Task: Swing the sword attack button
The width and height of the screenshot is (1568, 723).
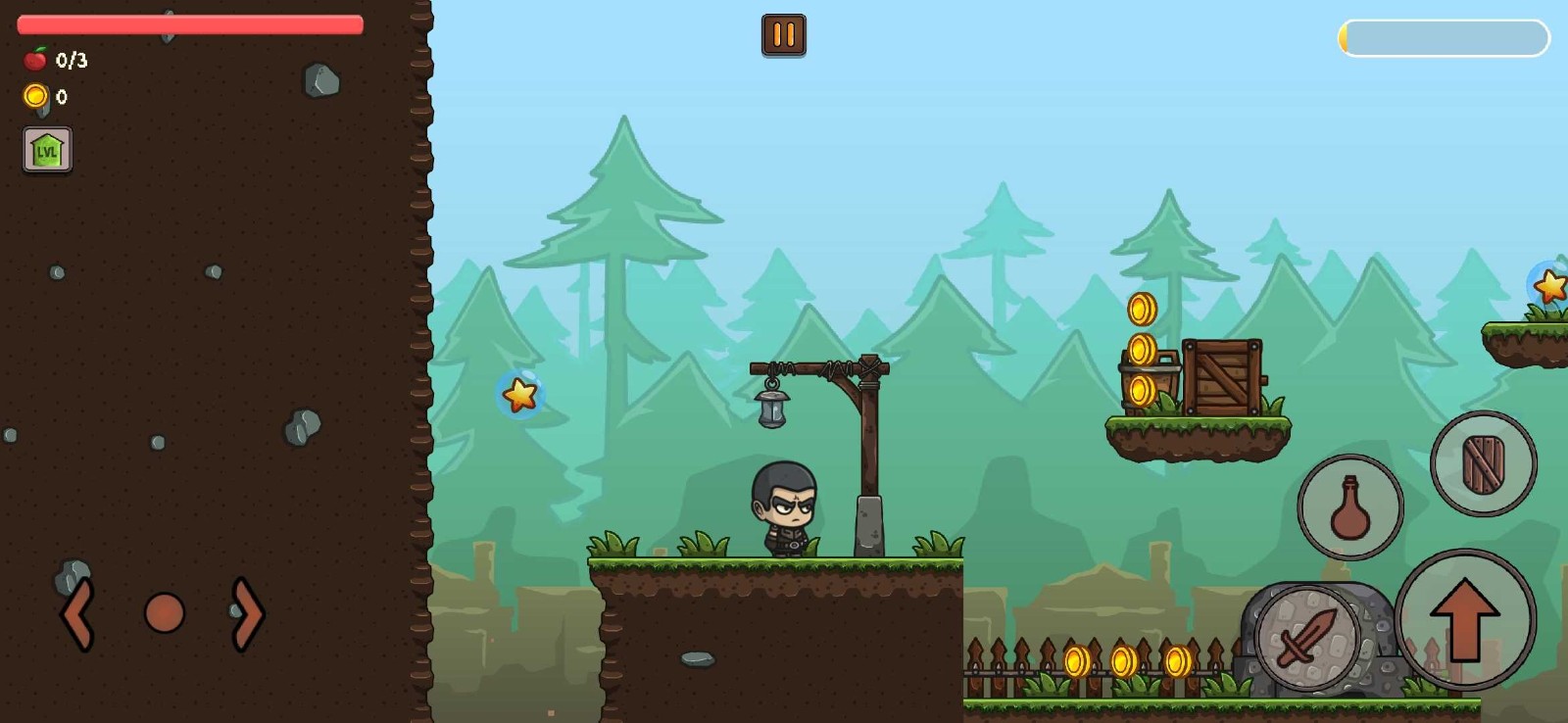Action: point(1306,637)
